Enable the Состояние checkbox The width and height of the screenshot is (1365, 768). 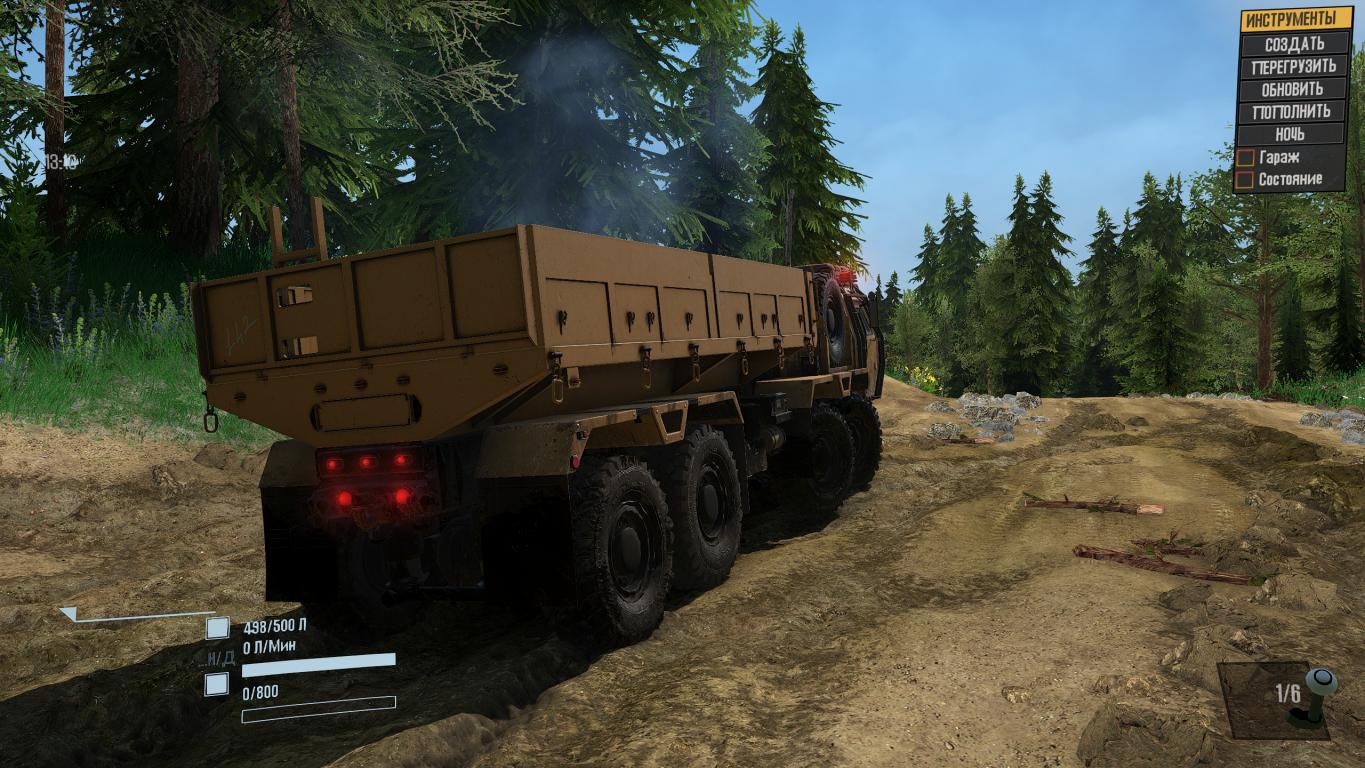click(x=1245, y=180)
